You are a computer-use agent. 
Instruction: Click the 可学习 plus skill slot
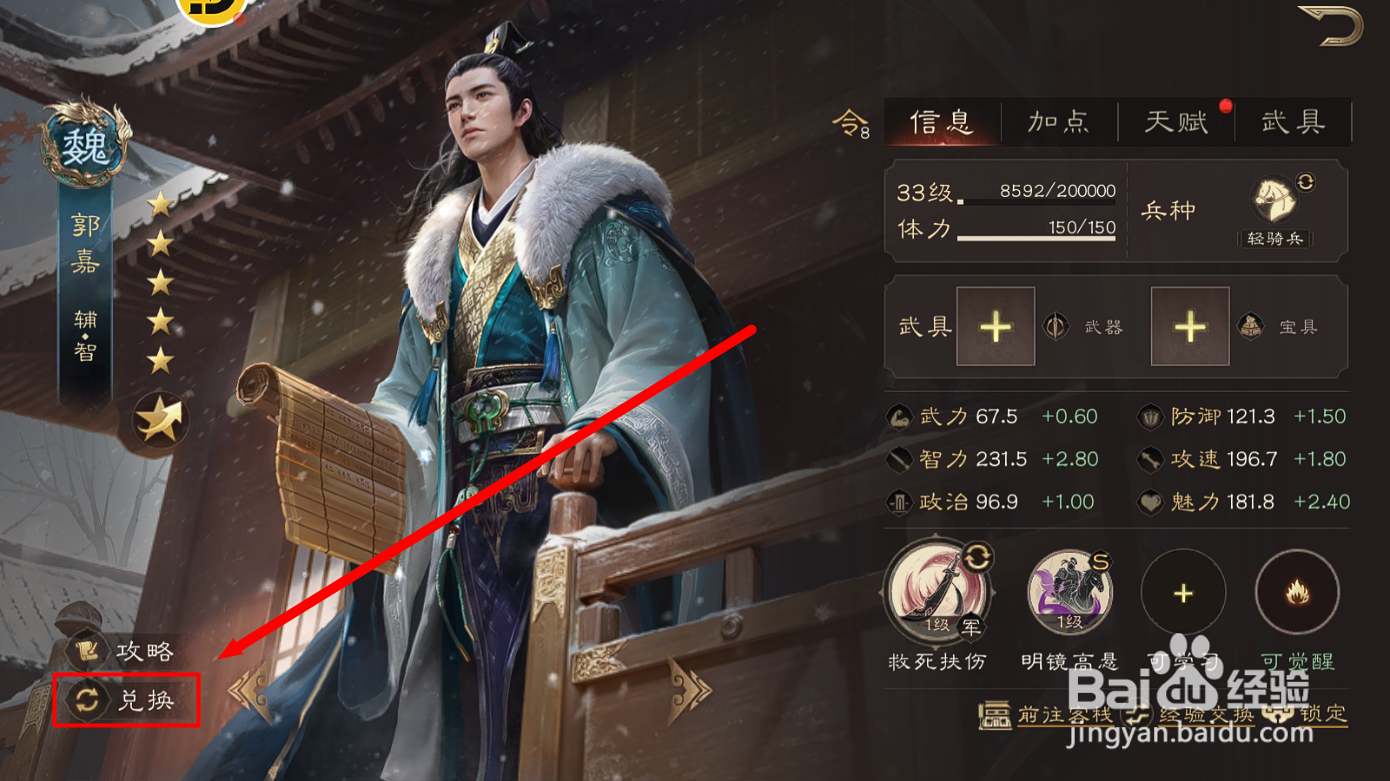[1183, 592]
